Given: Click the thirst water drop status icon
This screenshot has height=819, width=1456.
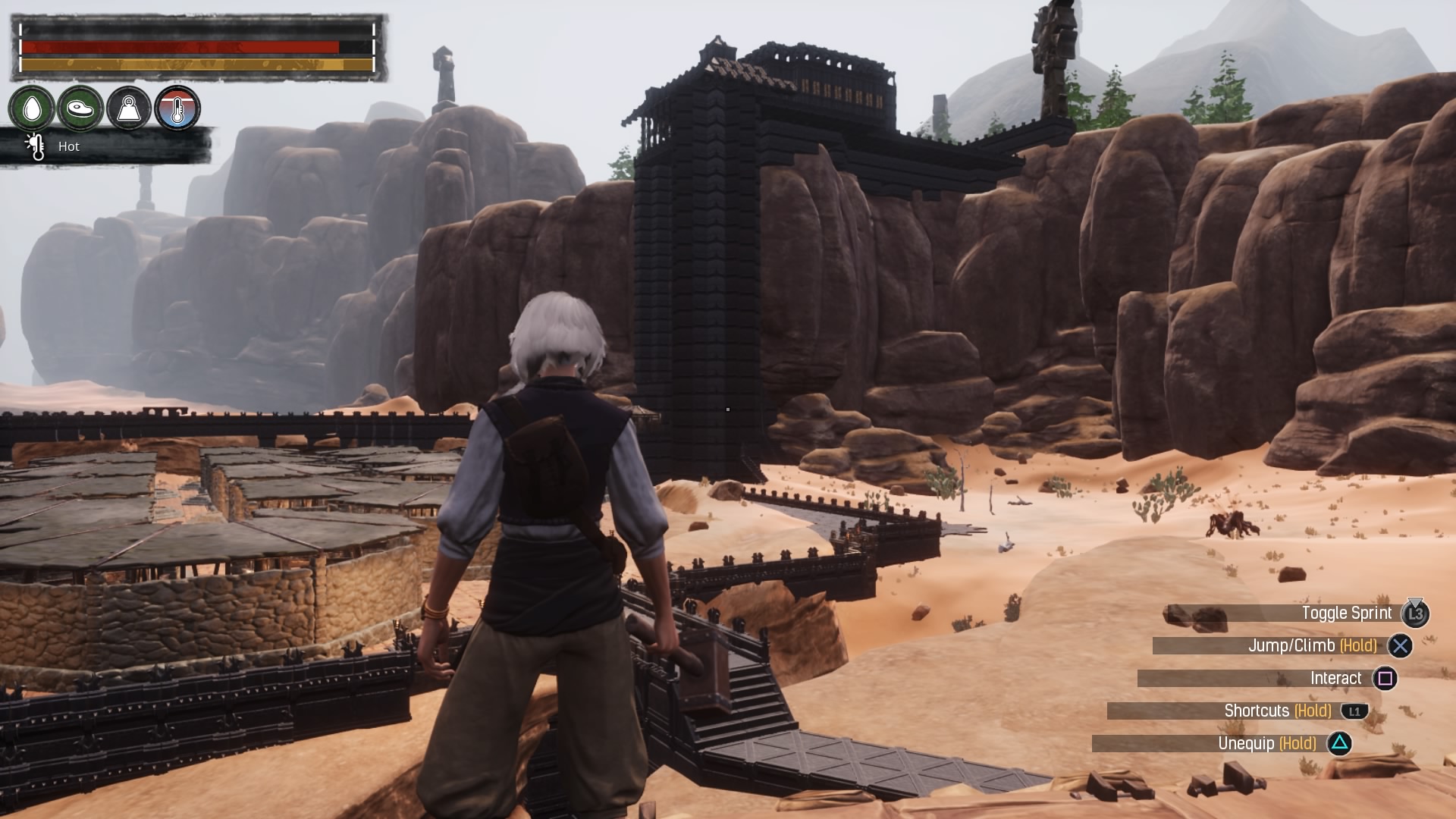Looking at the screenshot, I should coord(32,108).
